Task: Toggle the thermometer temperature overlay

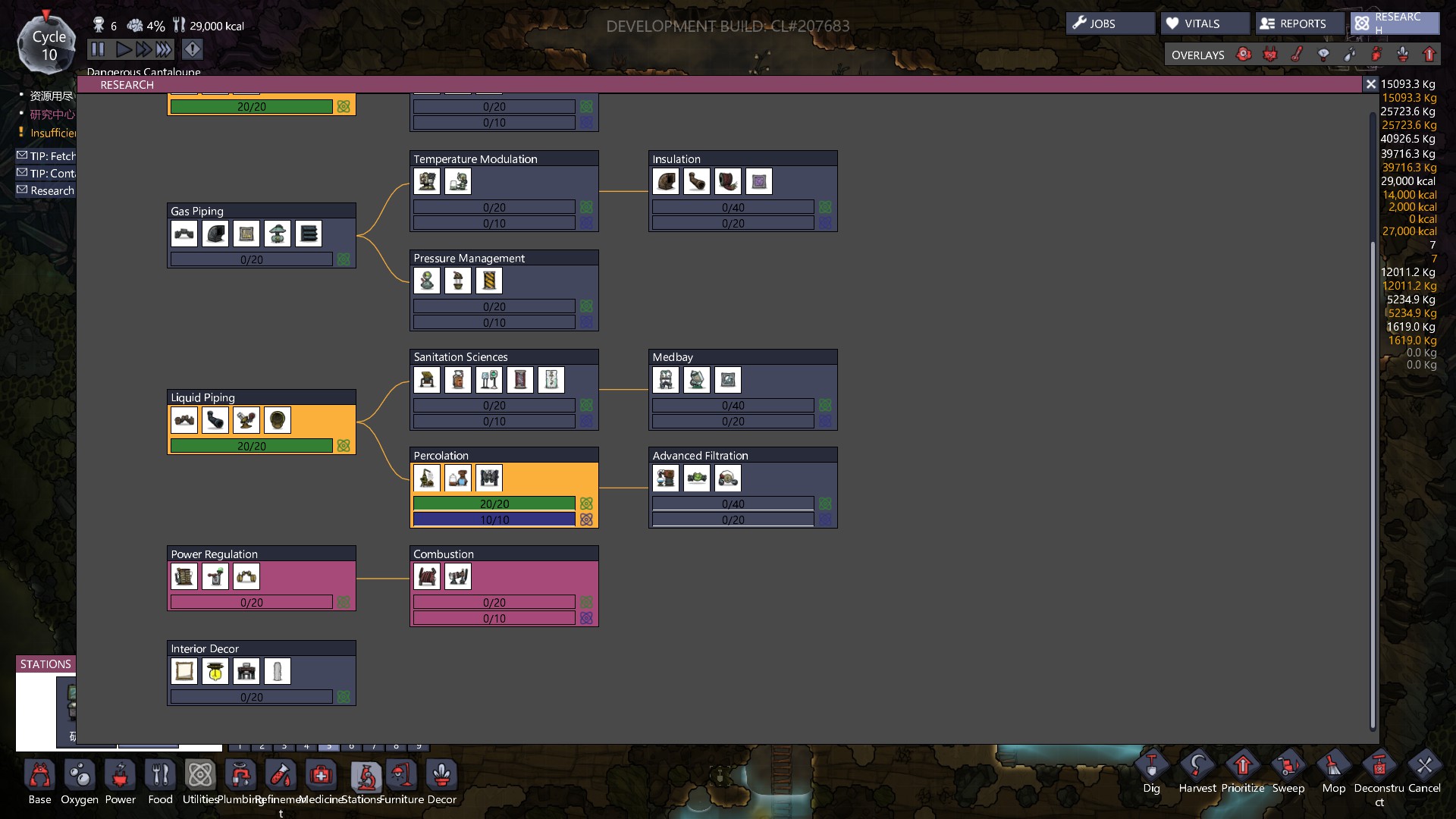Action: [x=1298, y=55]
